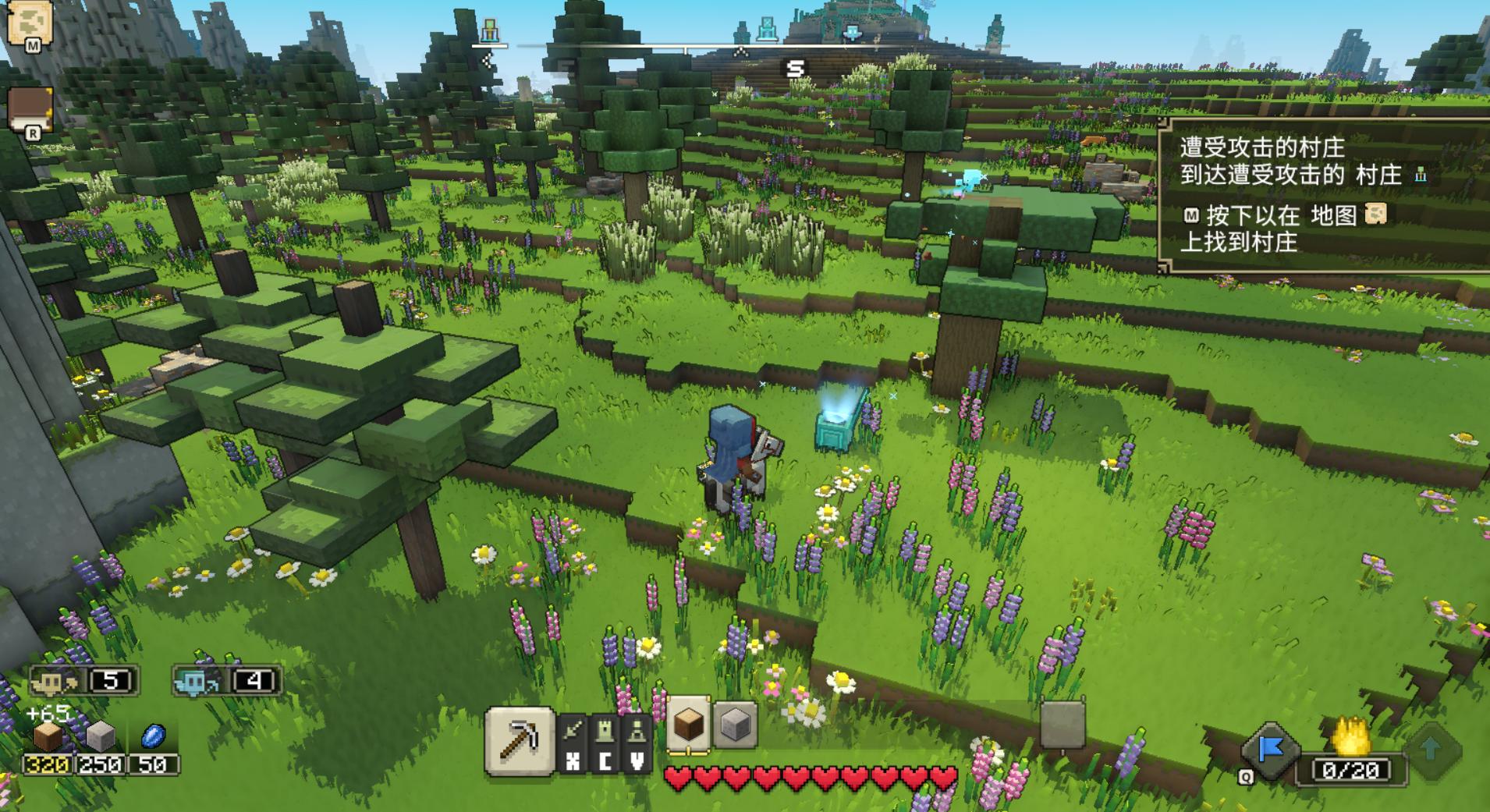
Task: Select the blue lapis resource icon
Action: 153,736
